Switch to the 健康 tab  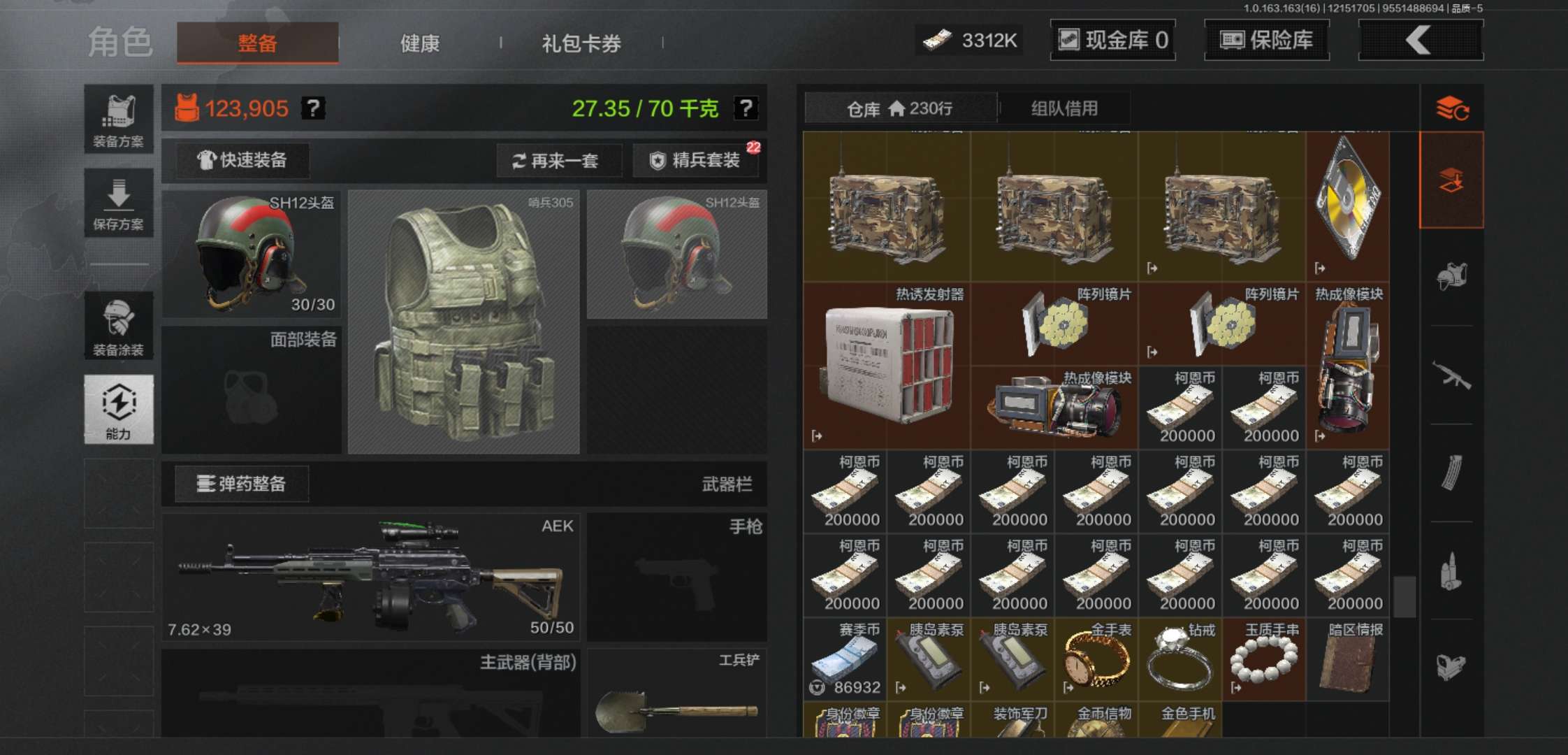click(419, 43)
